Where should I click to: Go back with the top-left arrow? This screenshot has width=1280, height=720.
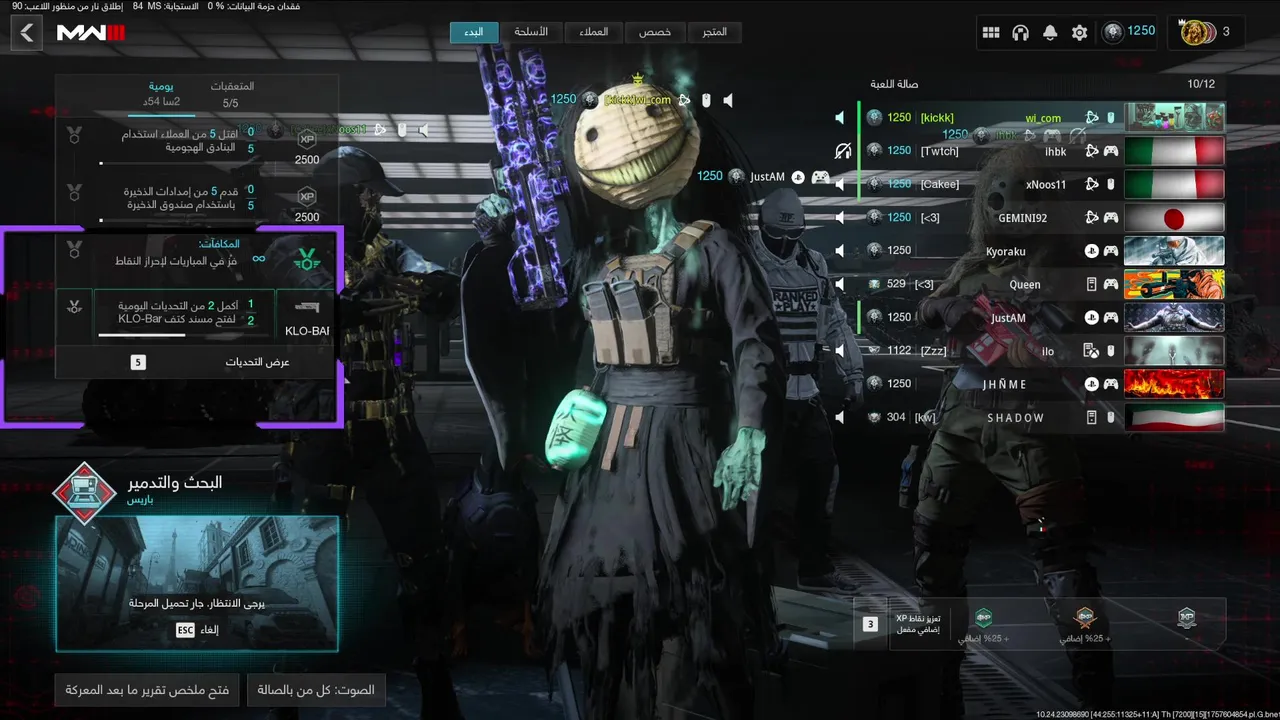coord(27,33)
